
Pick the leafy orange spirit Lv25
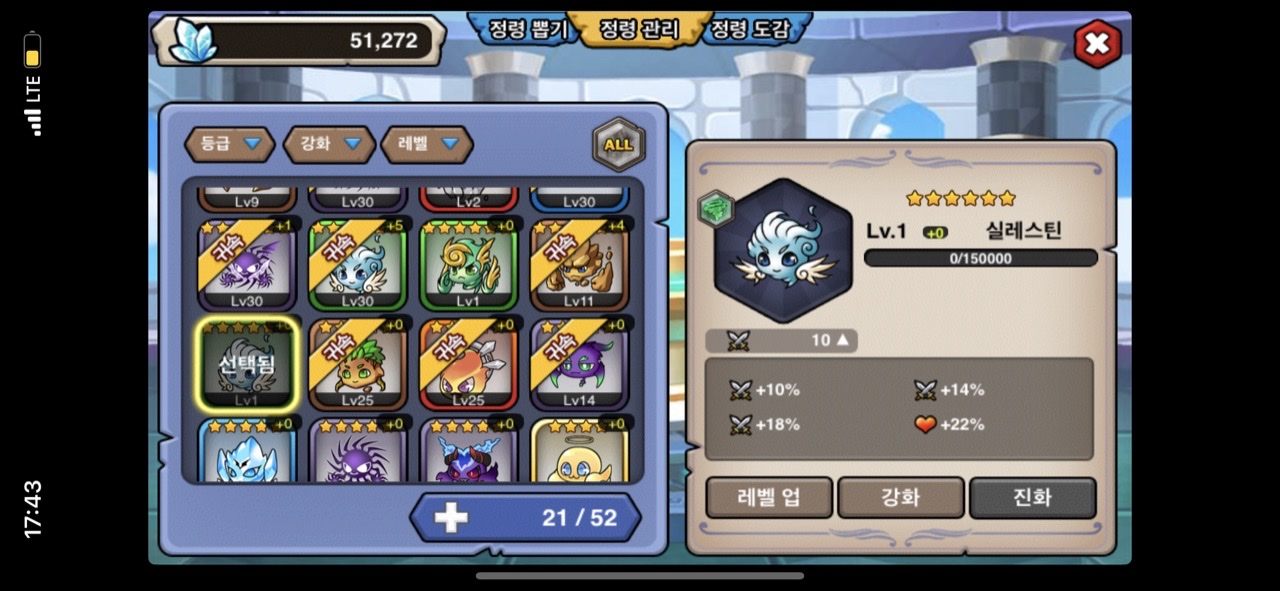pos(358,365)
